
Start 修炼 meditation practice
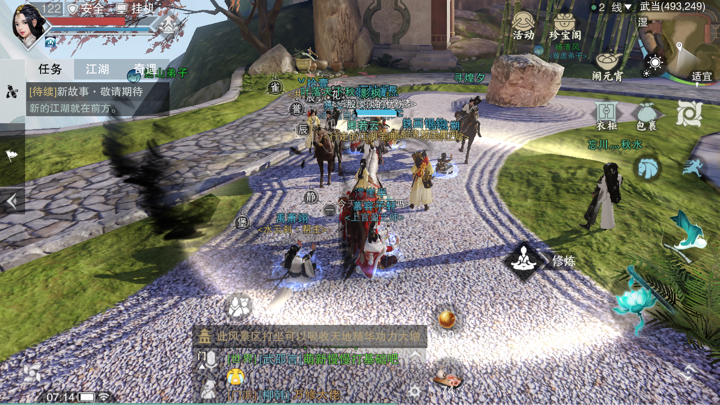(523, 261)
